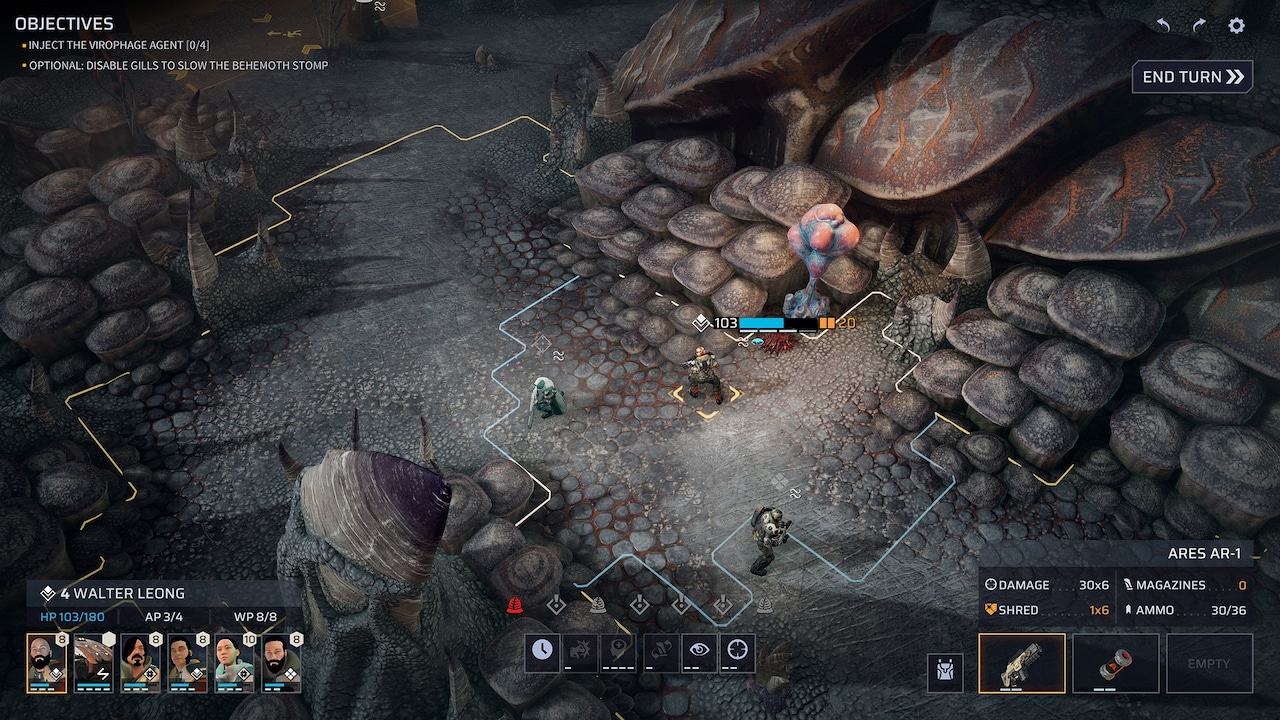Activate the eye-shaped ability icon
The width and height of the screenshot is (1280, 720).
[x=699, y=652]
